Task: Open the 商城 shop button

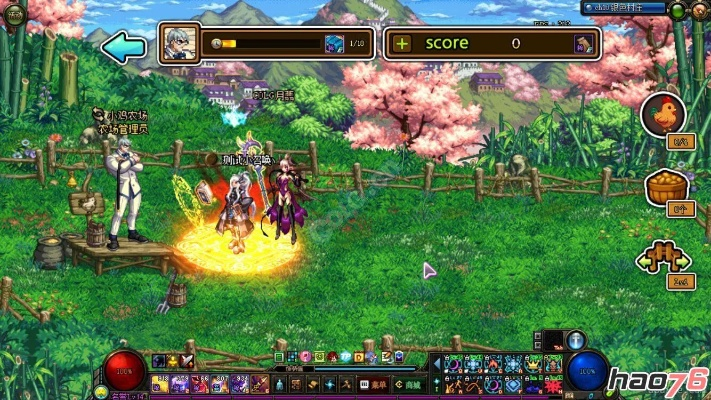Action: tap(408, 384)
